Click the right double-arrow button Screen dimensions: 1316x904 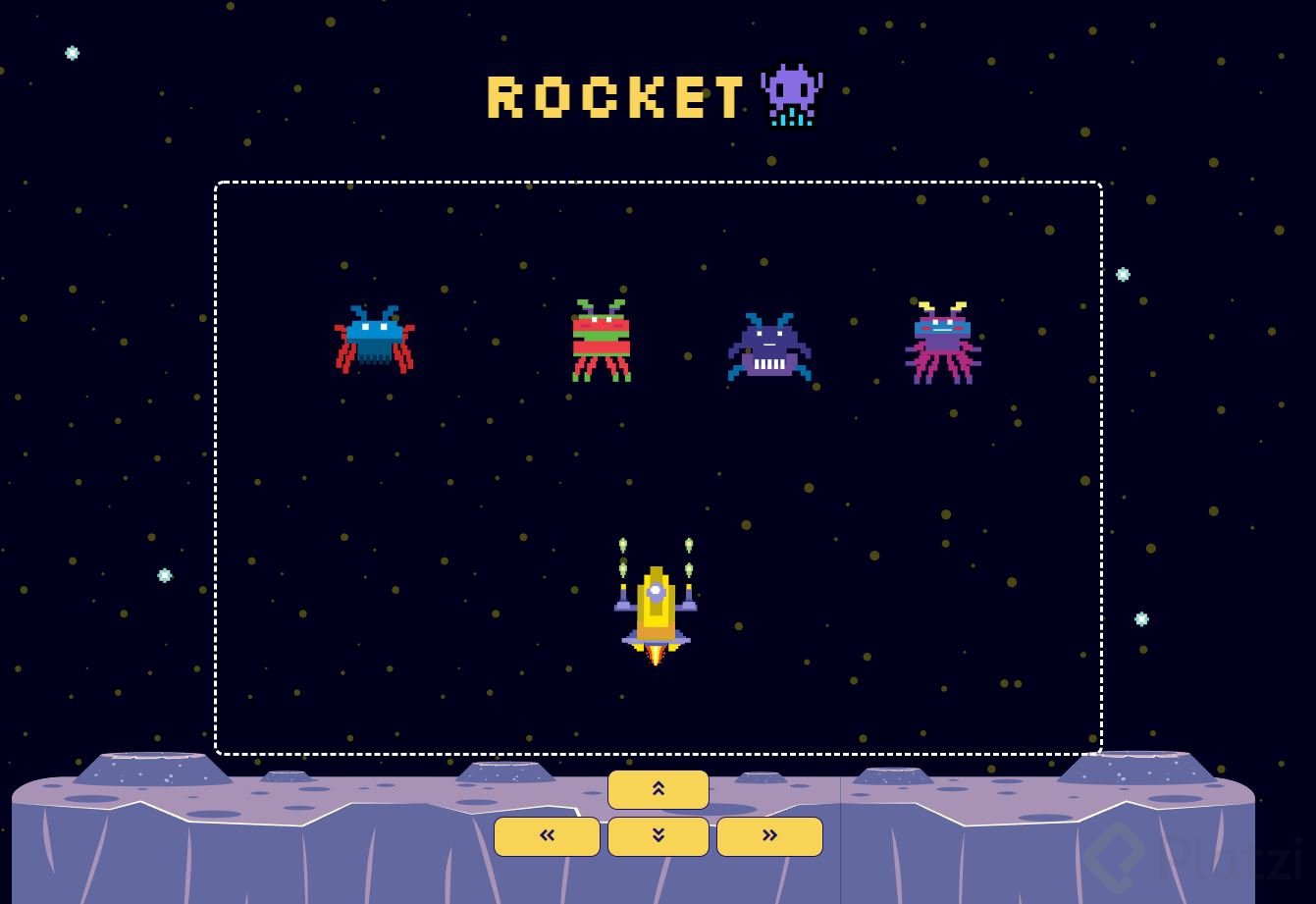pos(769,836)
